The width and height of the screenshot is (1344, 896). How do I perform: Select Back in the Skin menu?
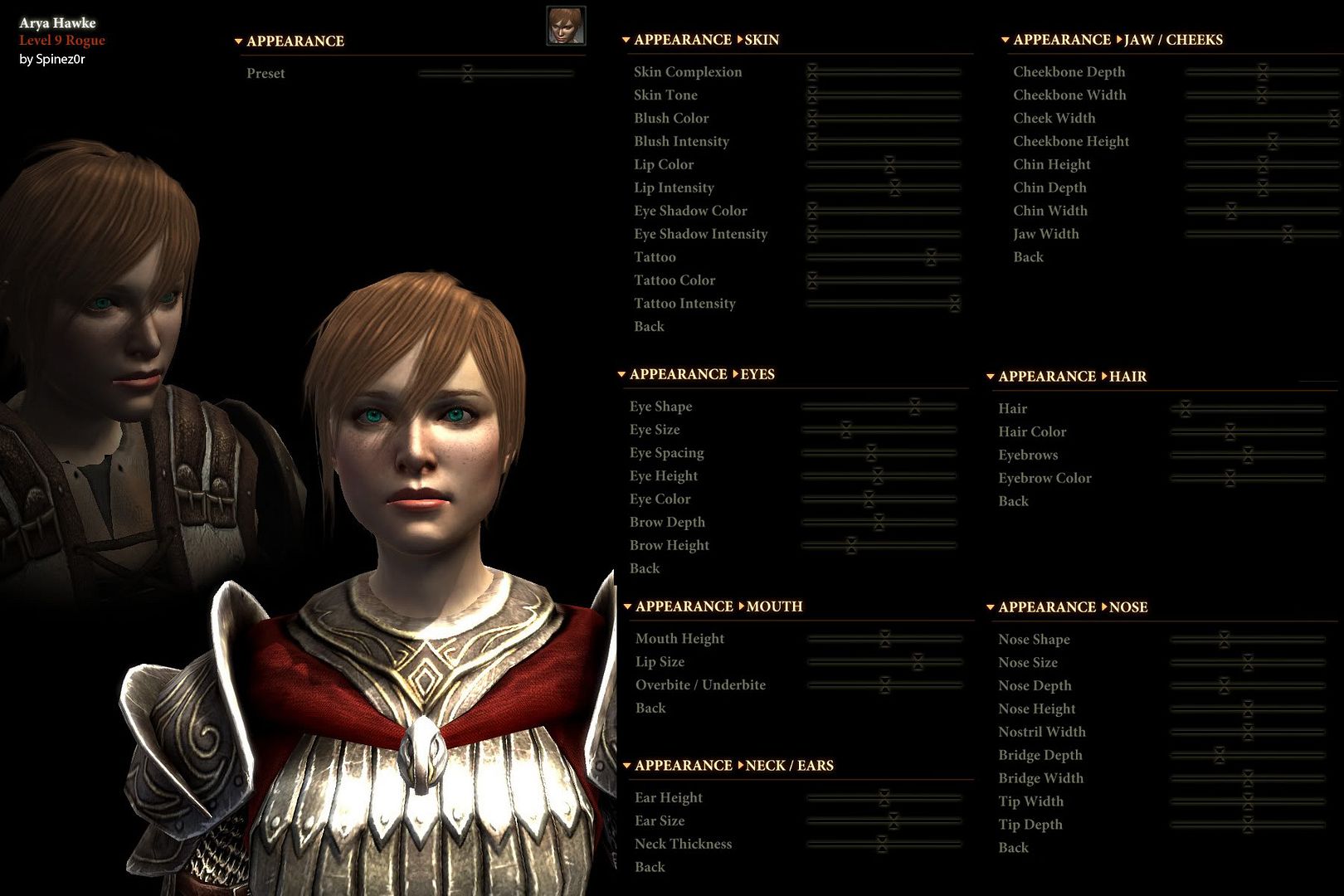[649, 327]
